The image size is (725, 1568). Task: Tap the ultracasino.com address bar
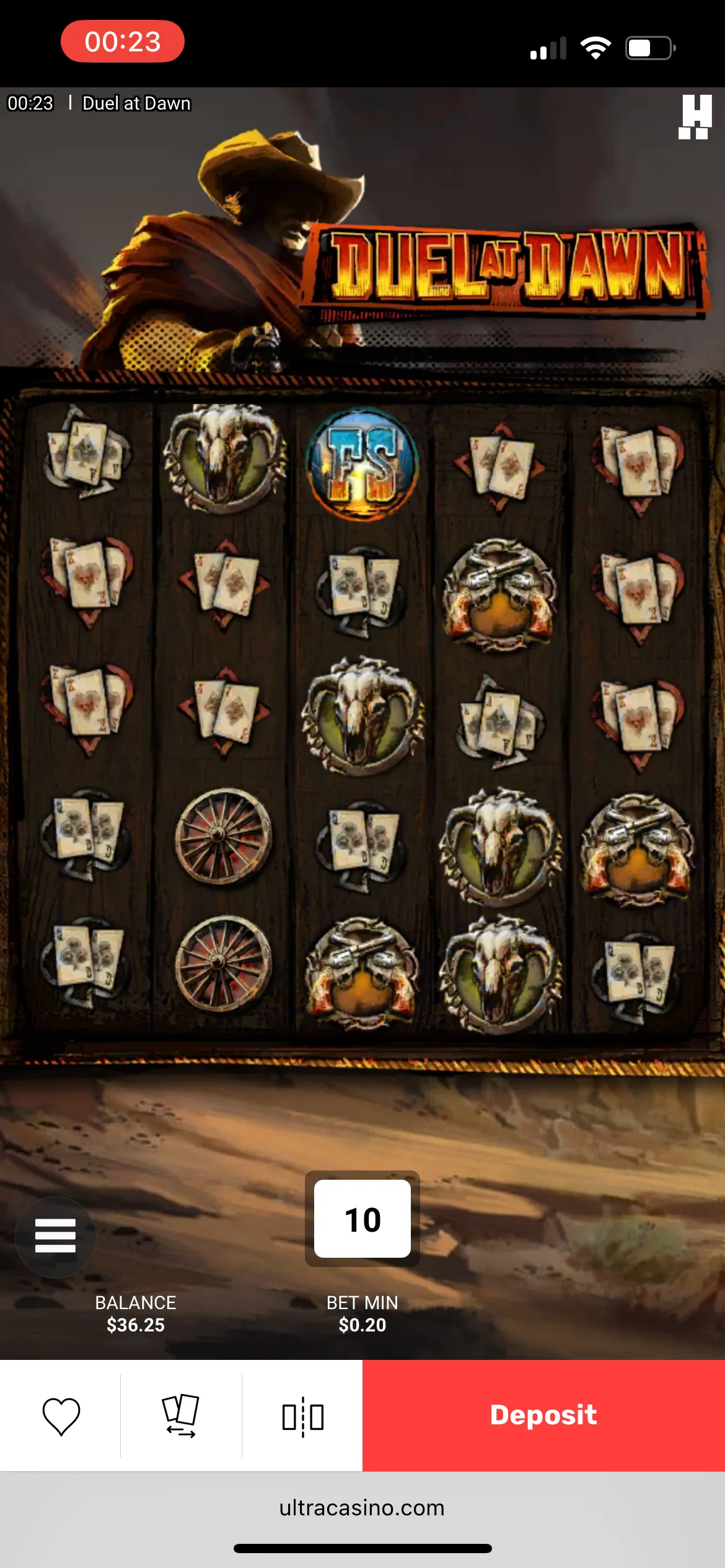point(362,1508)
